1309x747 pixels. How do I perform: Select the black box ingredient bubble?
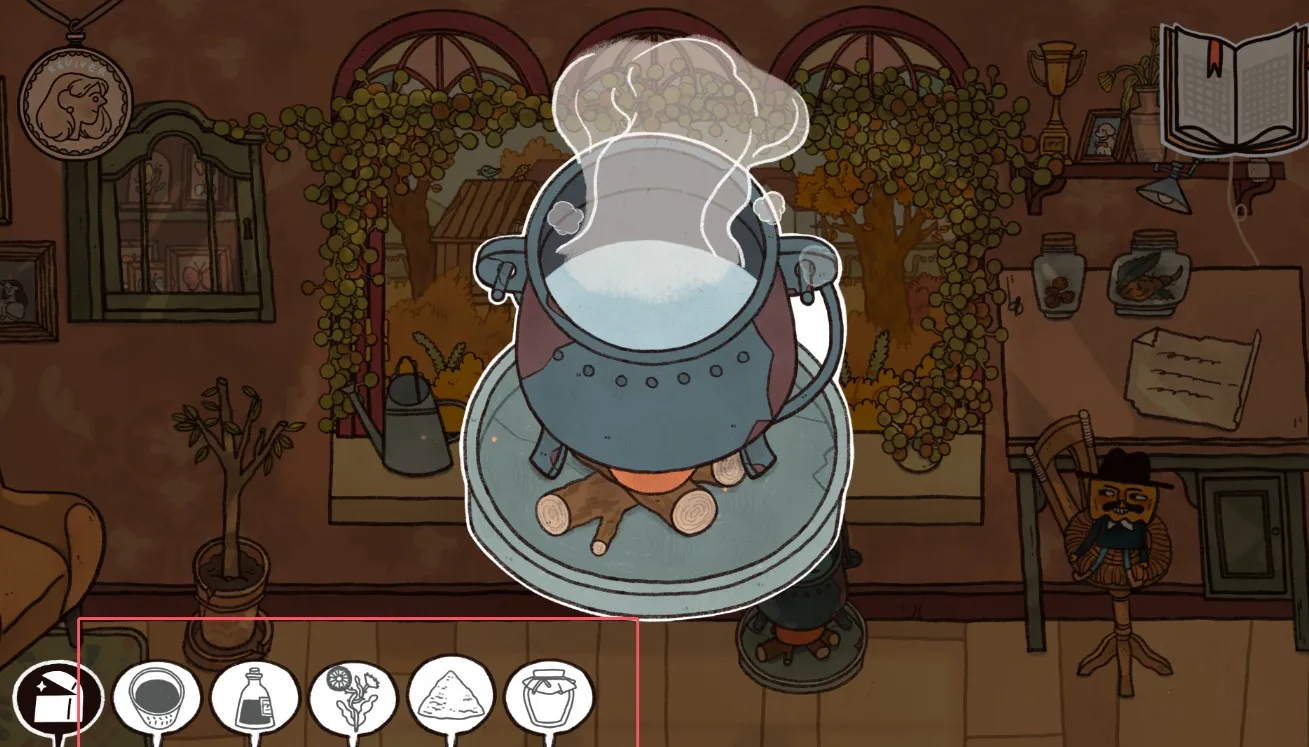coord(58,698)
